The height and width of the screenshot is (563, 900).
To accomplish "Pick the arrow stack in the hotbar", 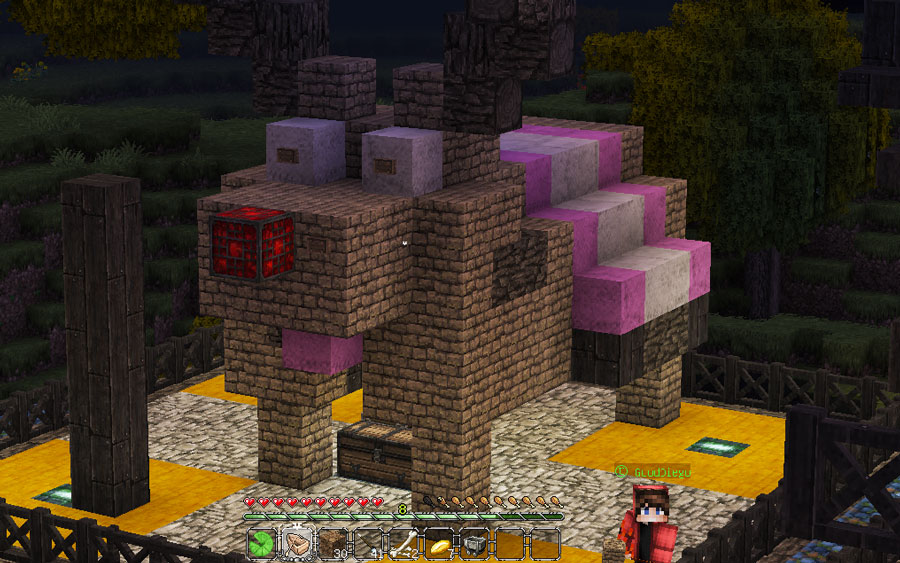I will click(x=368, y=544).
